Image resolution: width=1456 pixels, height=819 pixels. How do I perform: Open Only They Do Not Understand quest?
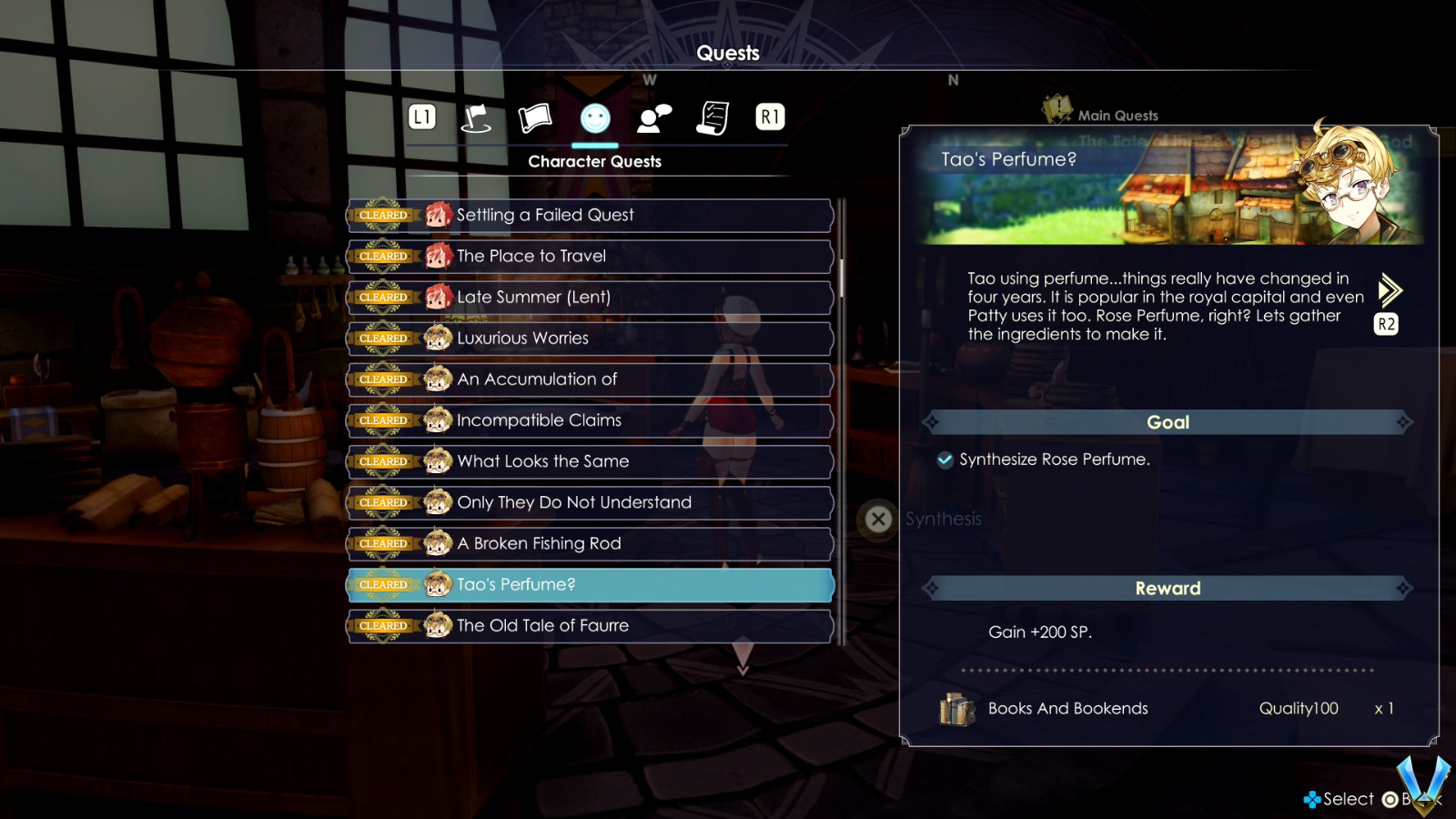coord(590,502)
